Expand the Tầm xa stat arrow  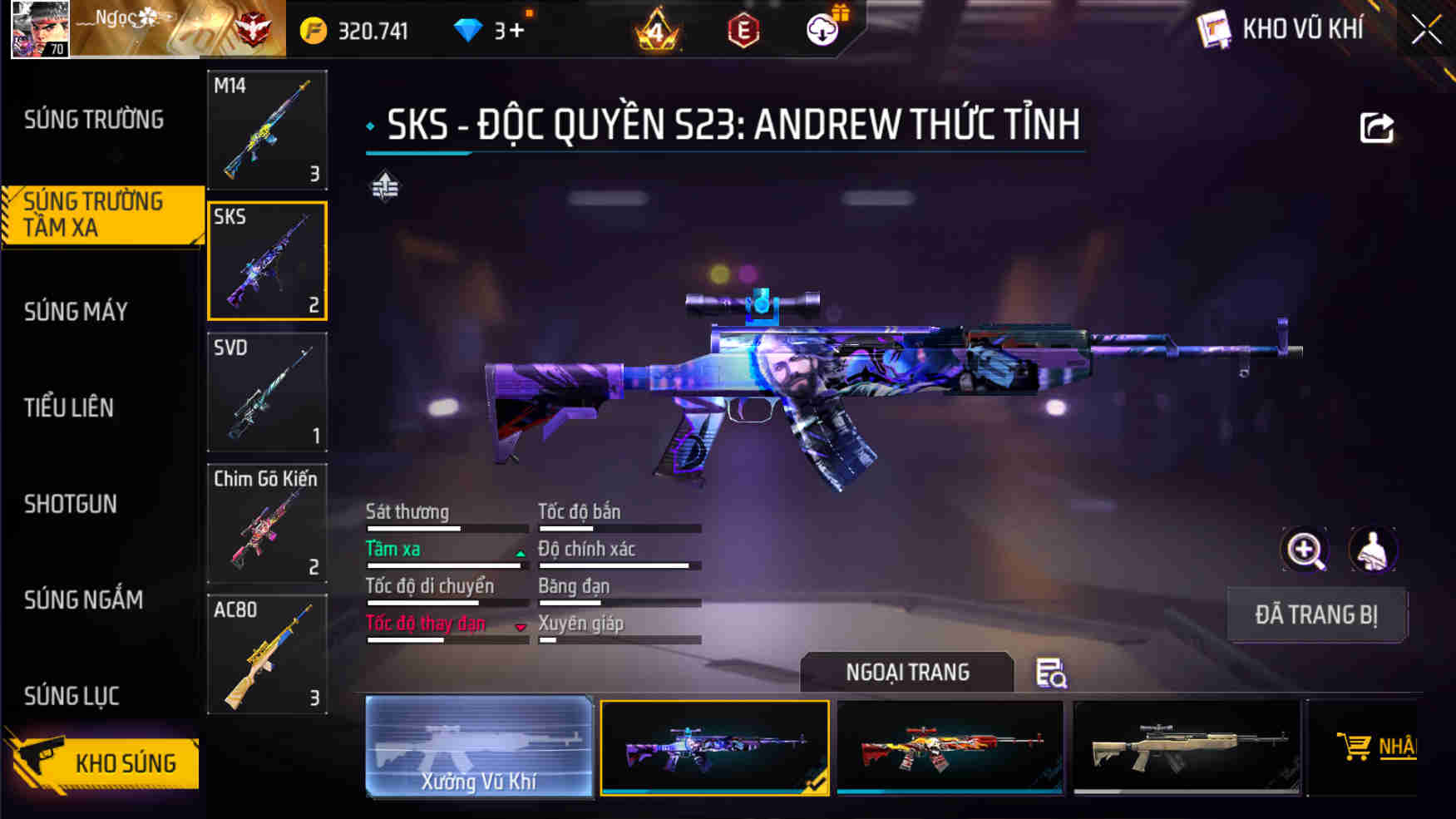click(x=519, y=554)
